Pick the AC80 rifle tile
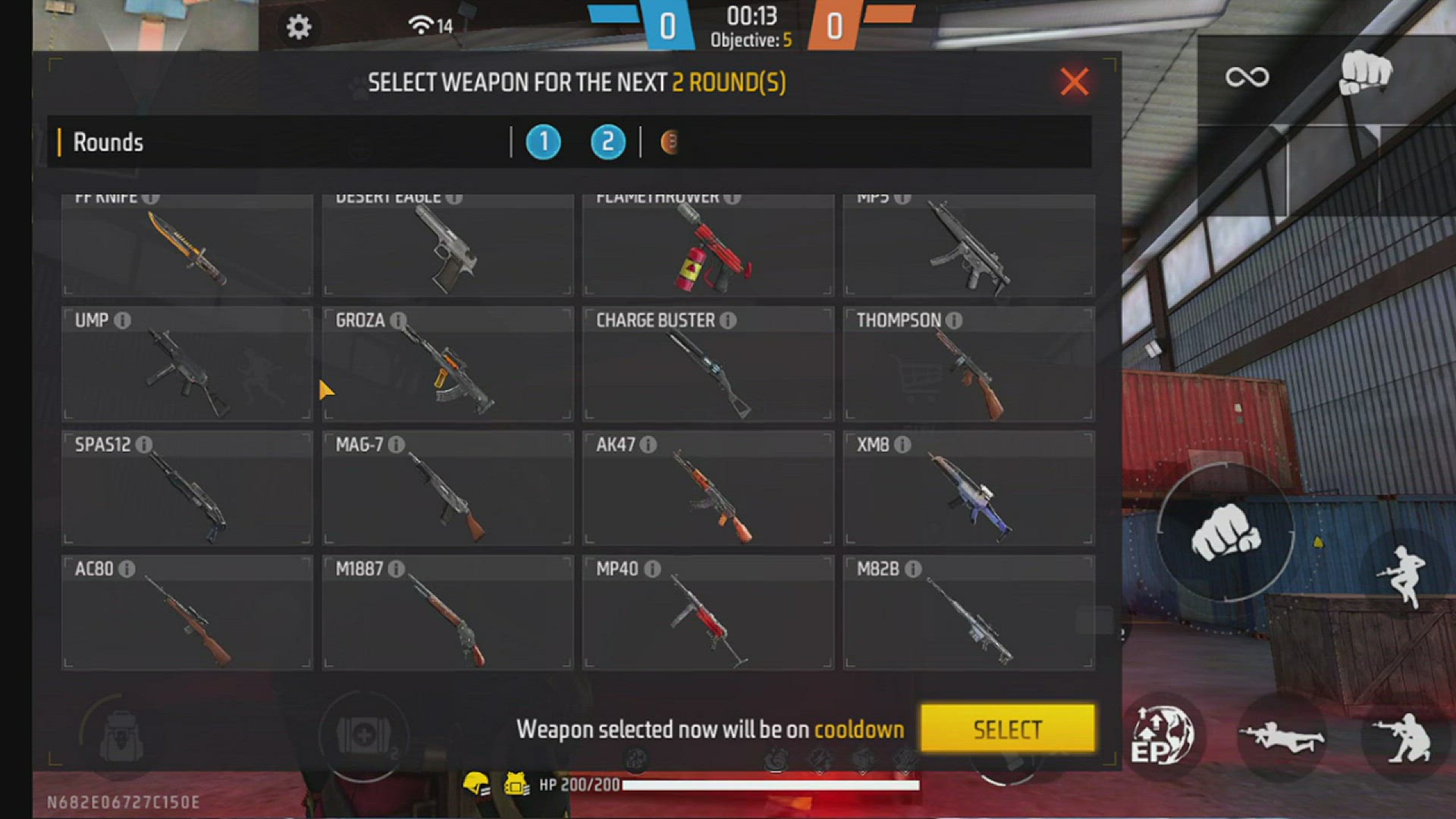Viewport: 1456px width, 819px height. [187, 613]
